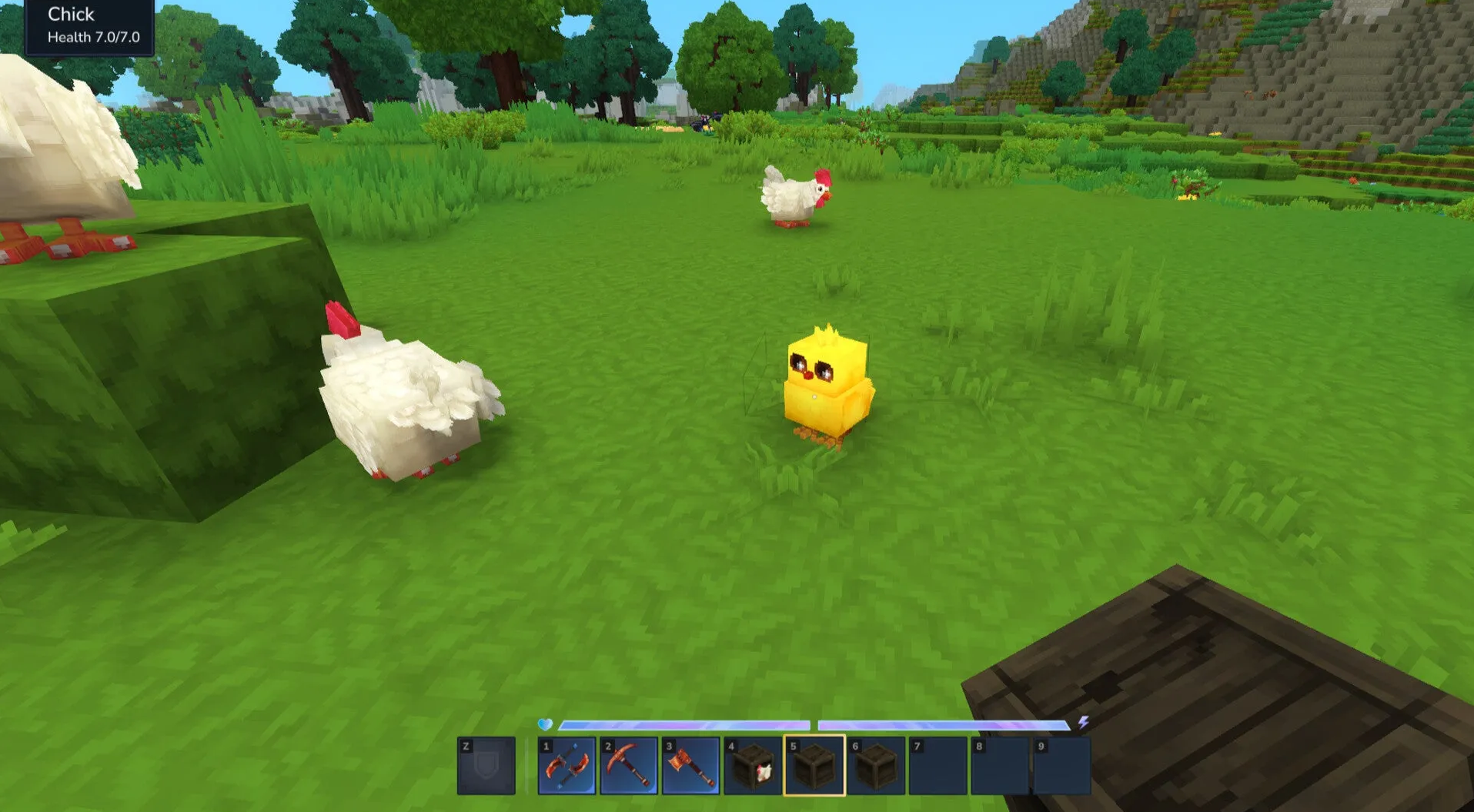Pick the highlighted crate in slot 5
This screenshot has width=1474, height=812.
[814, 766]
